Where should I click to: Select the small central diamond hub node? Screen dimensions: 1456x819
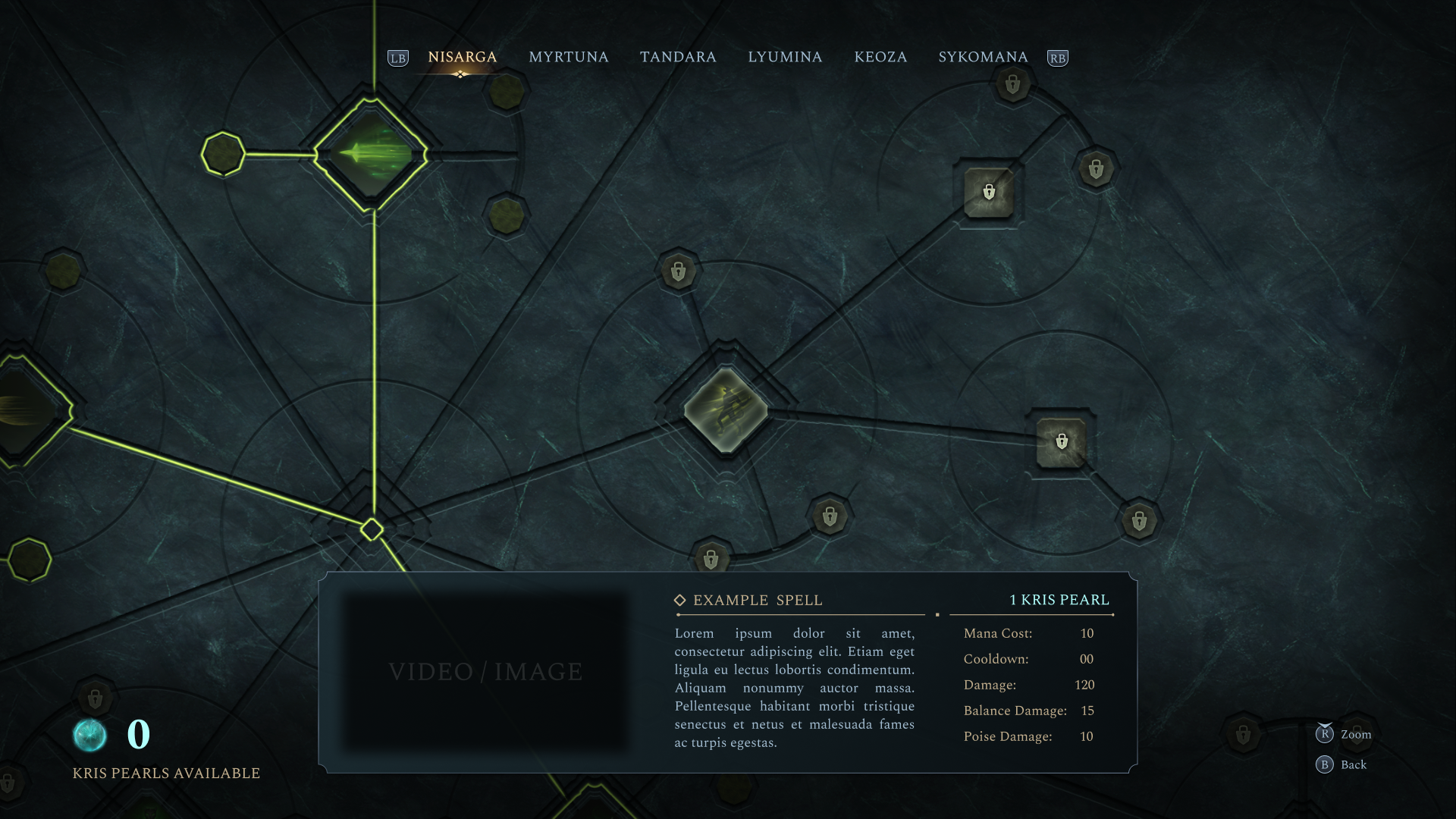pos(372,529)
